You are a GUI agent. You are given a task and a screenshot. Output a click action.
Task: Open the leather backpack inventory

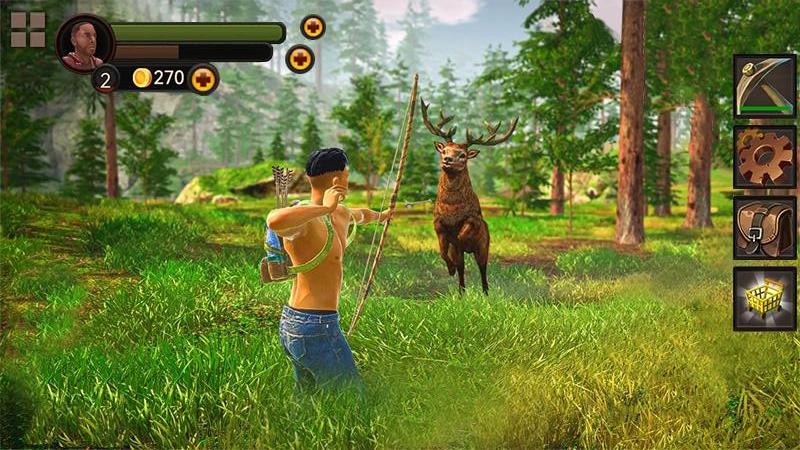click(x=764, y=227)
